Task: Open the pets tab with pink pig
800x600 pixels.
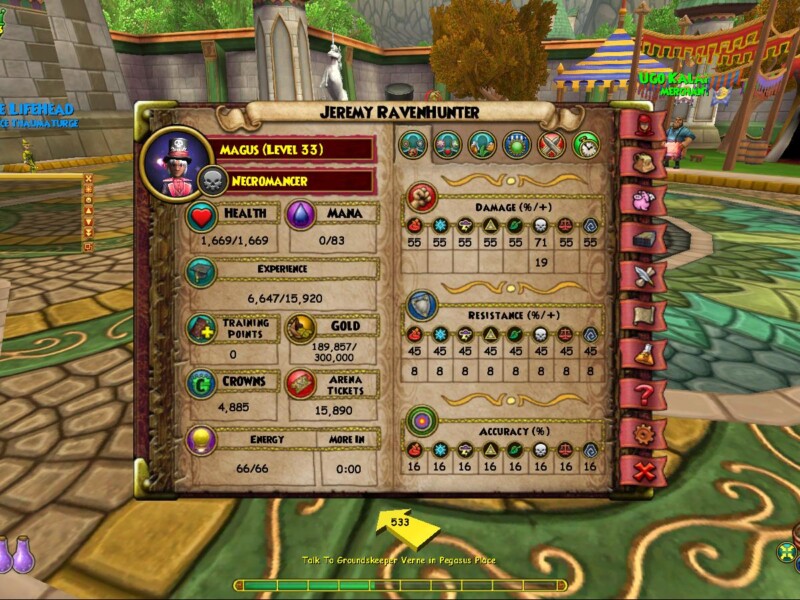Action: coord(641,200)
